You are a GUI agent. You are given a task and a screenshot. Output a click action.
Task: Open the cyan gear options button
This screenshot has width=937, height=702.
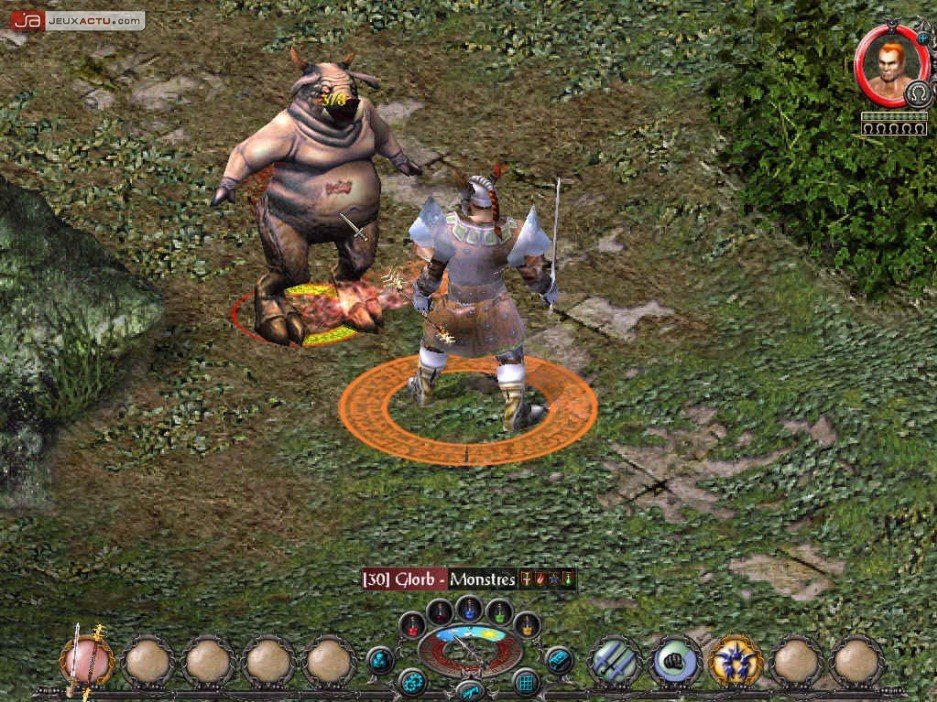(x=411, y=684)
